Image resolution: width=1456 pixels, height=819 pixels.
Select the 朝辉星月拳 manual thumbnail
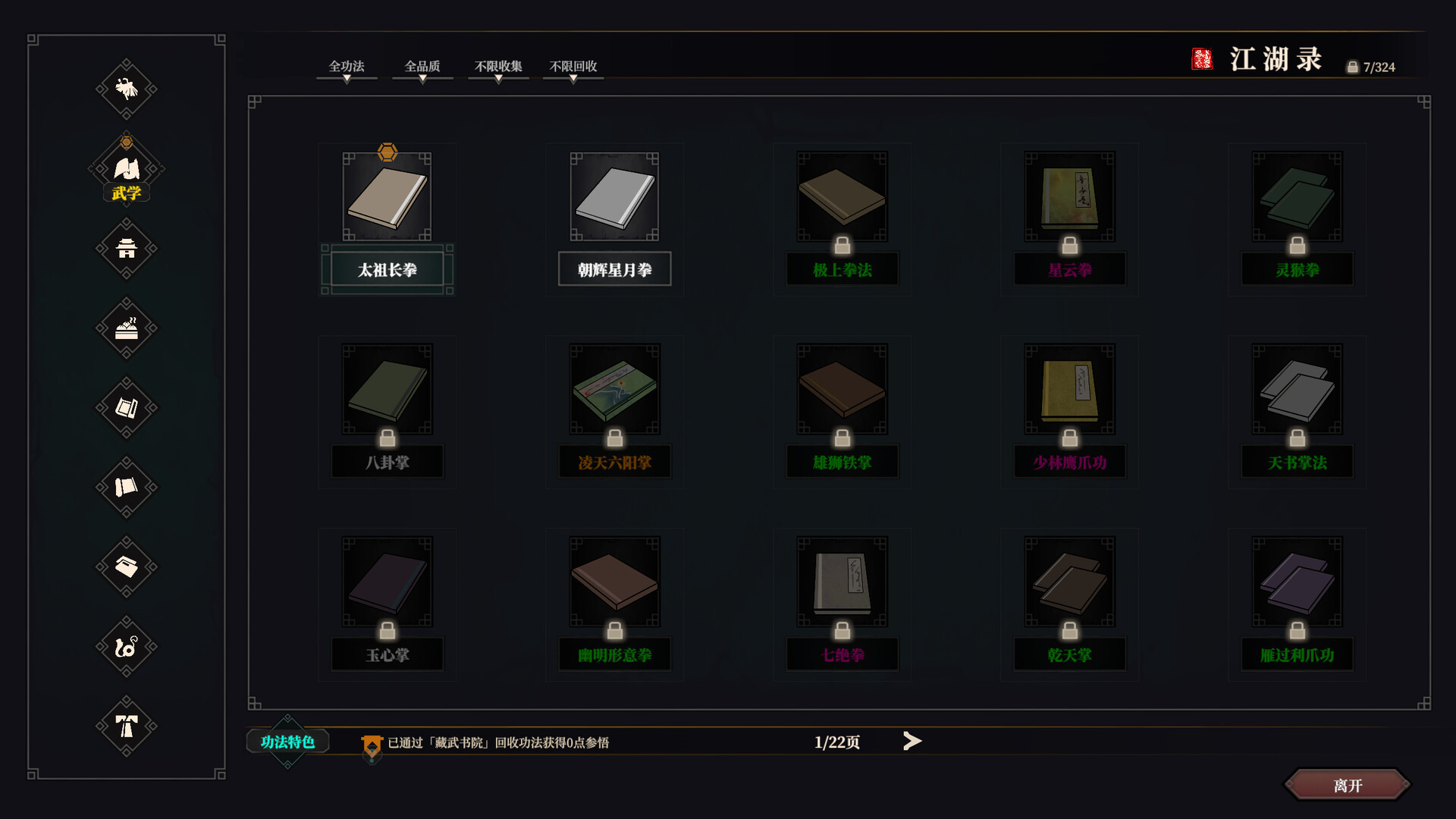pyautogui.click(x=614, y=197)
